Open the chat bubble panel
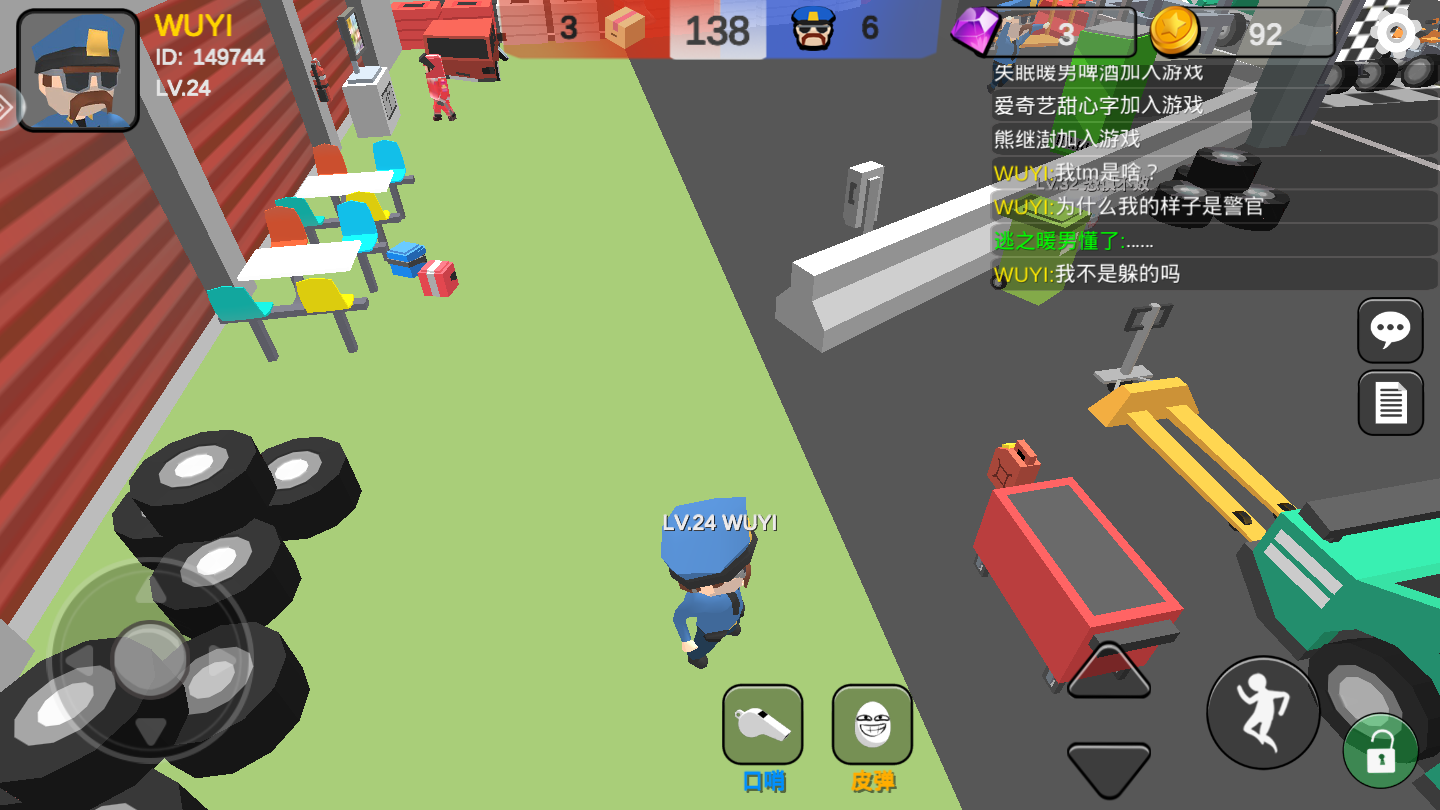Screen dimensions: 1440x810 tap(1389, 331)
